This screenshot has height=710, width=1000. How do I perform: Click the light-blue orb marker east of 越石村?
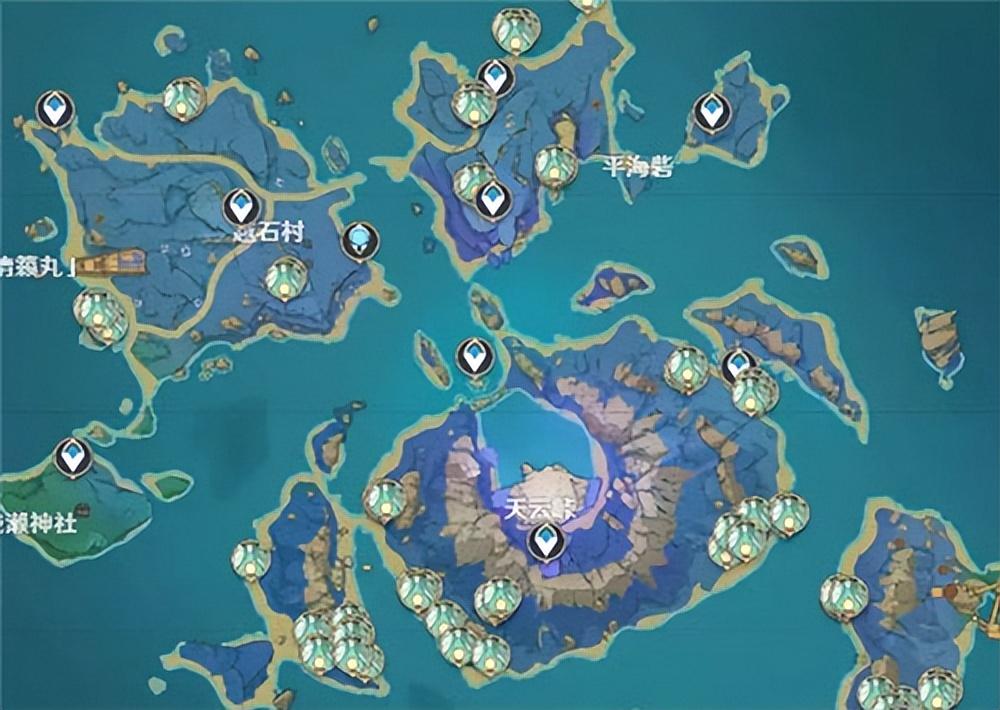coord(358,240)
